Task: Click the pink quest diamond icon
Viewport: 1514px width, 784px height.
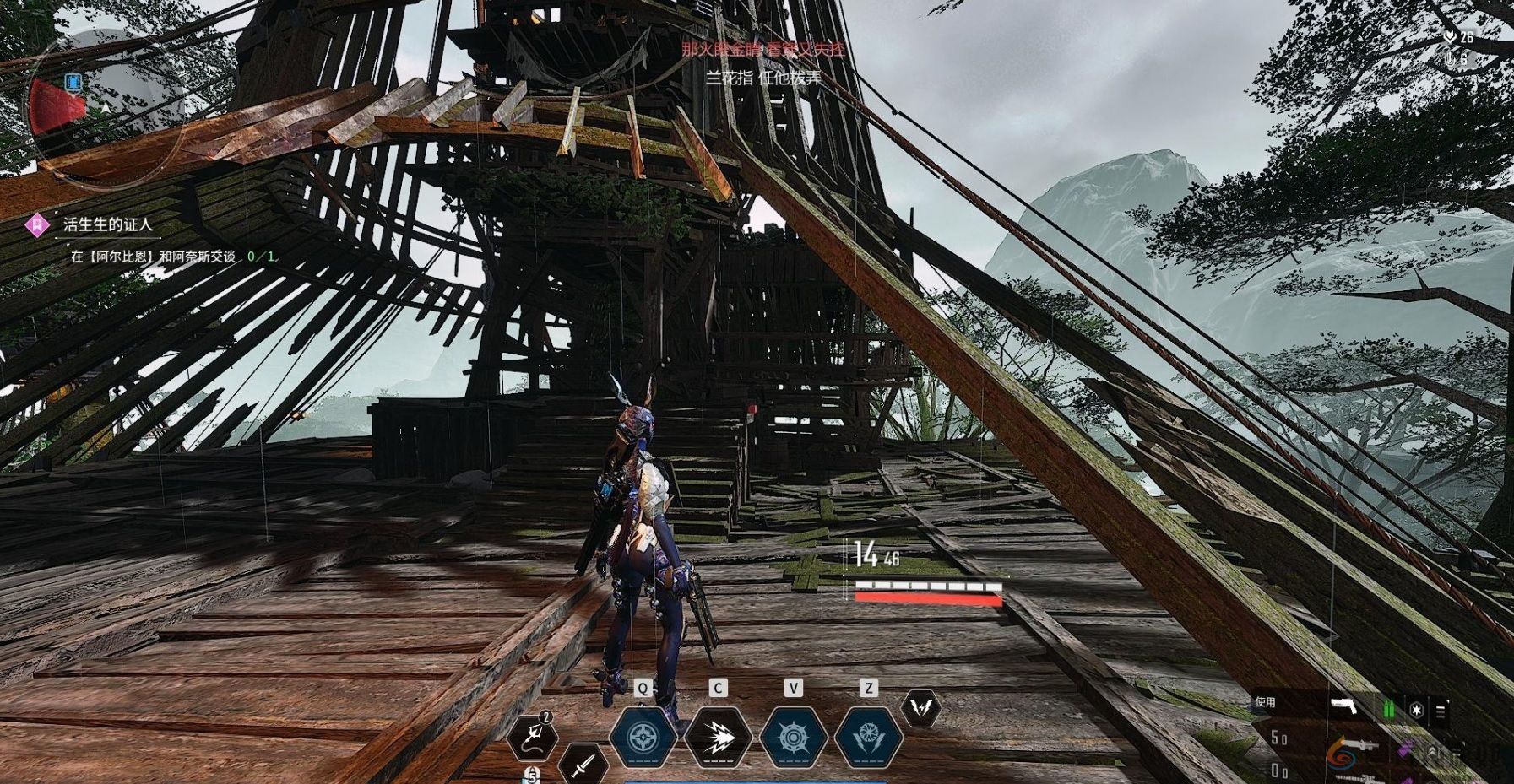Action: tap(37, 224)
